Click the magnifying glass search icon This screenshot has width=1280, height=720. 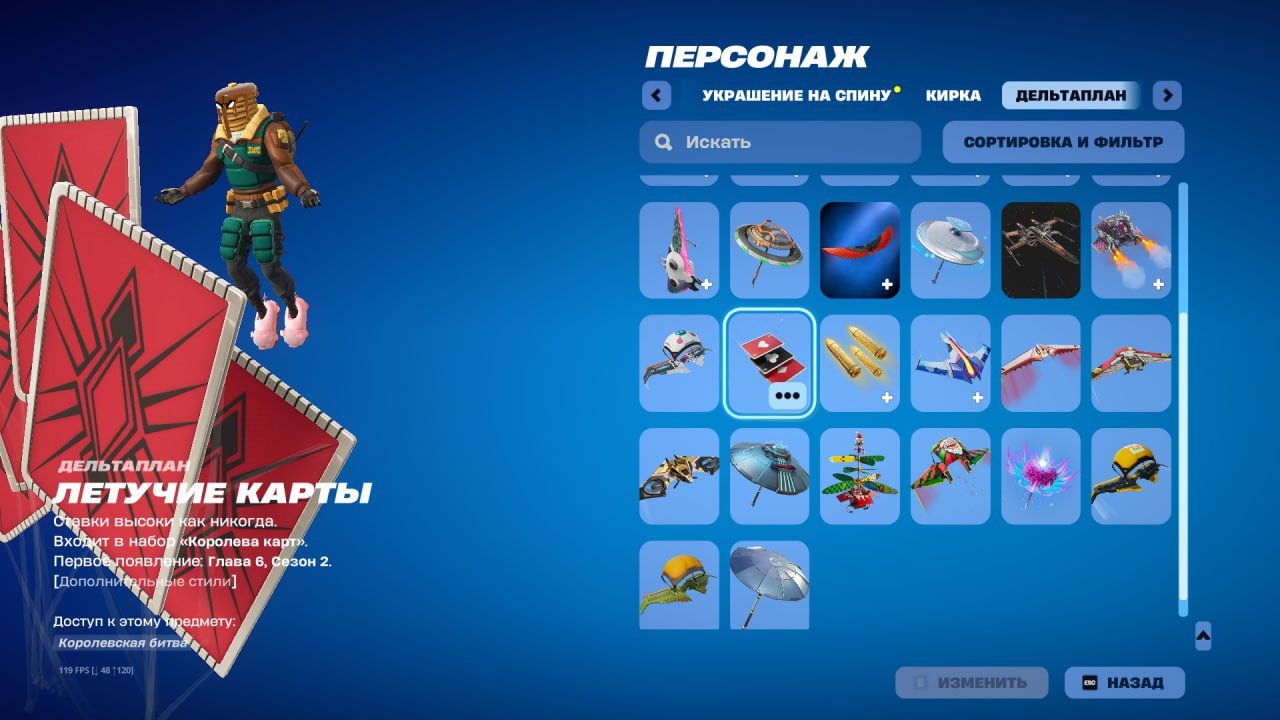click(663, 141)
